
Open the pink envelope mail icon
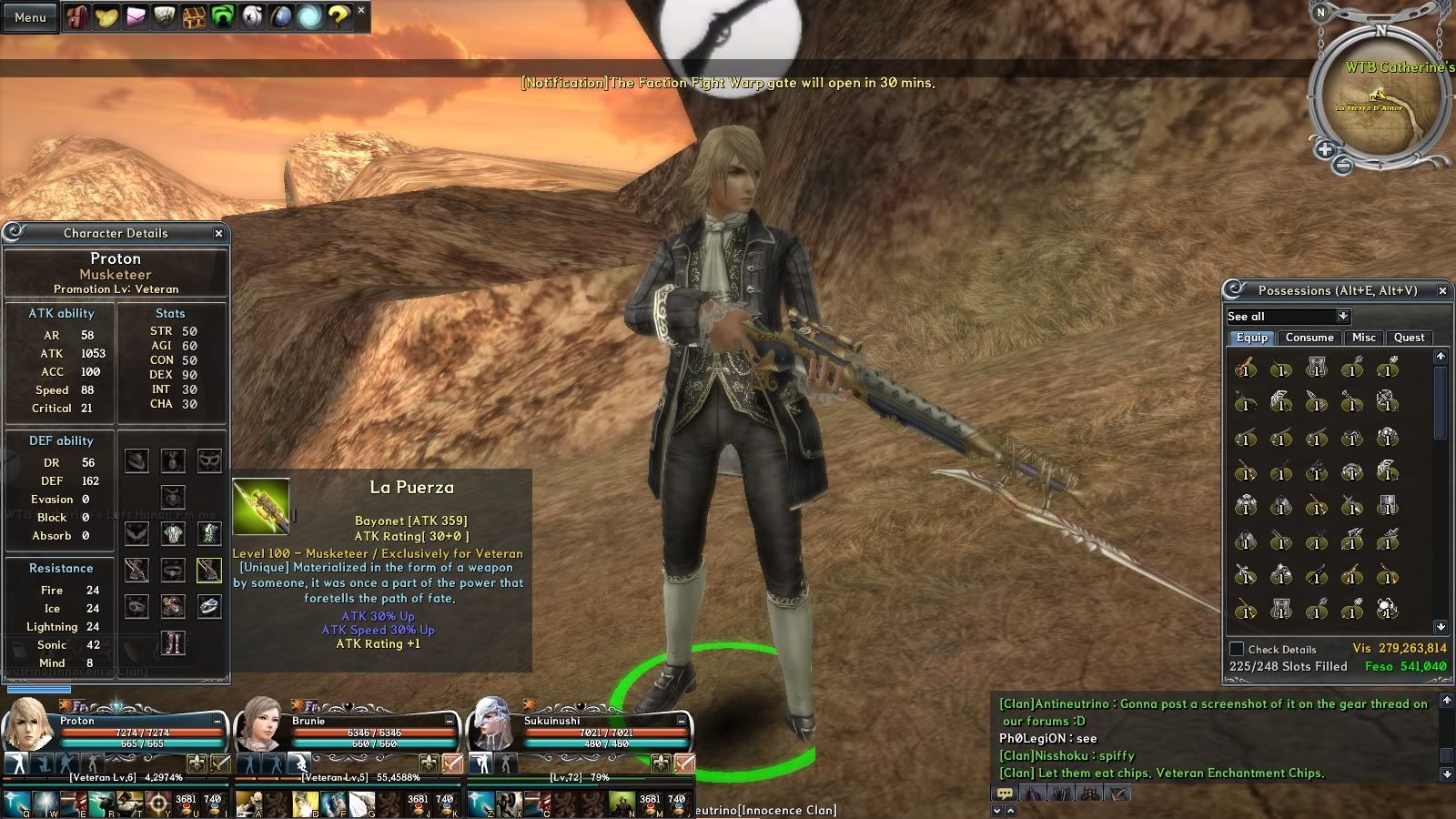136,17
